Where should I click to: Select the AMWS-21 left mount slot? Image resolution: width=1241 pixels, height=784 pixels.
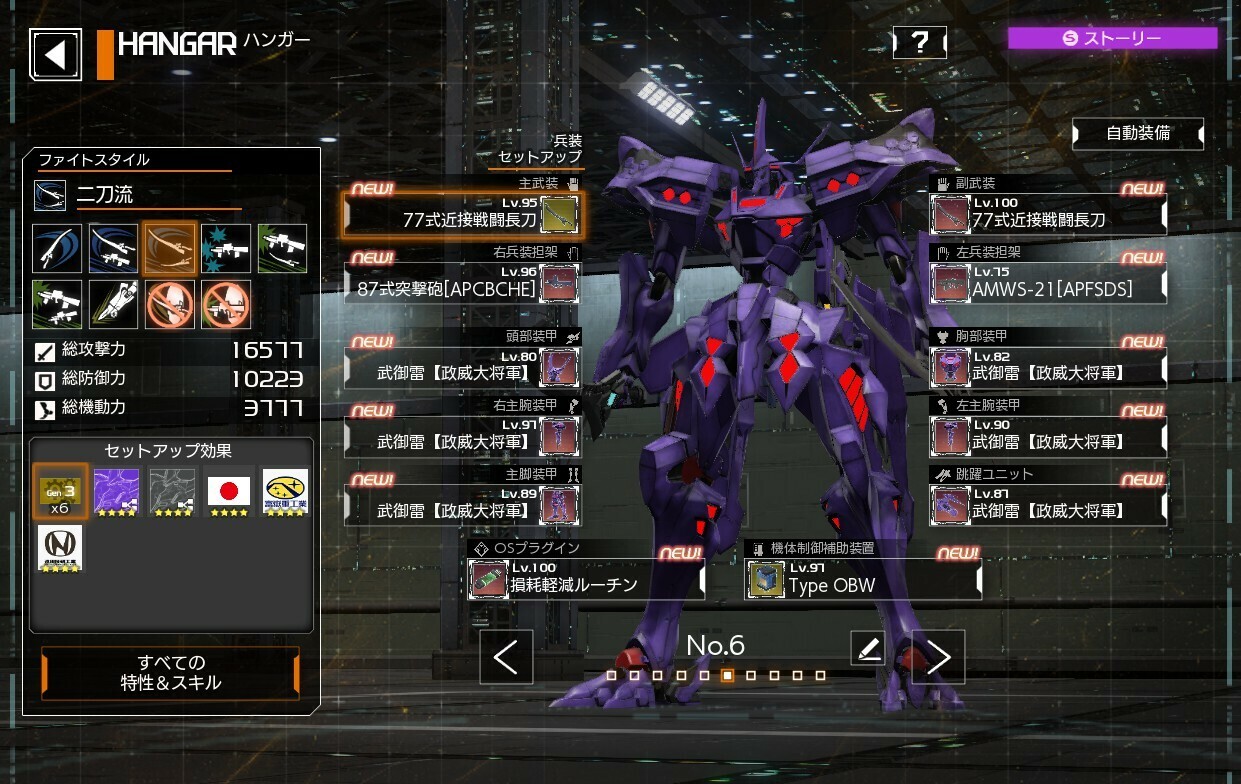point(1048,283)
